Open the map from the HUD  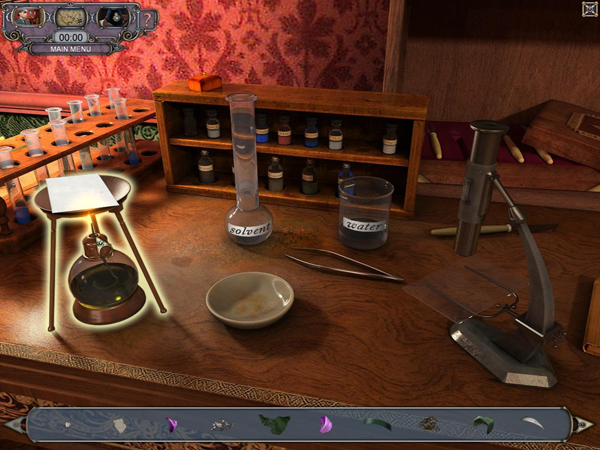[x=69, y=17]
